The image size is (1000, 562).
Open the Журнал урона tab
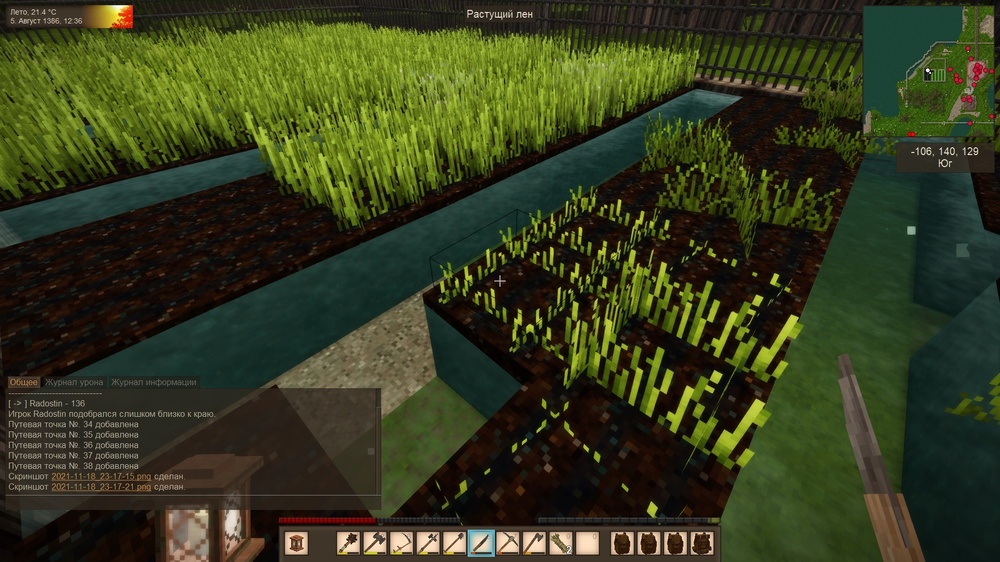tap(74, 382)
